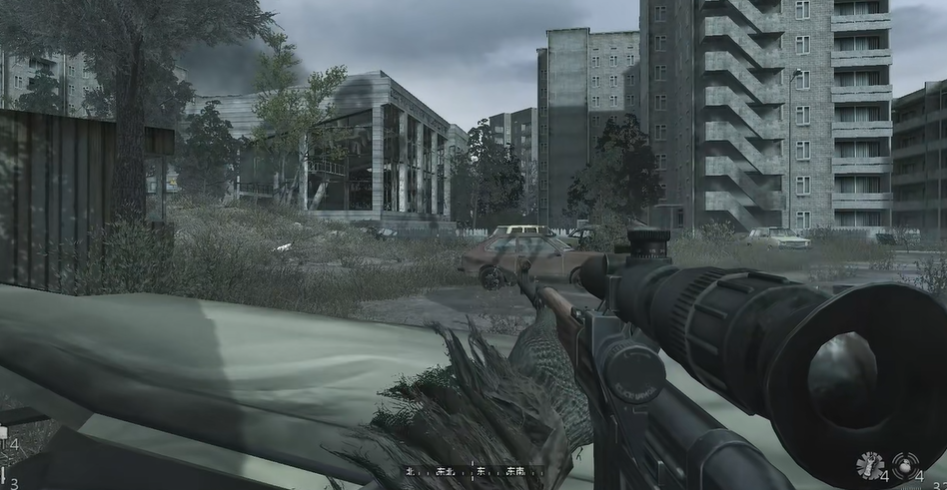Select the frag grenade icon
Screen dimensions: 947x490
[x=905, y=466]
